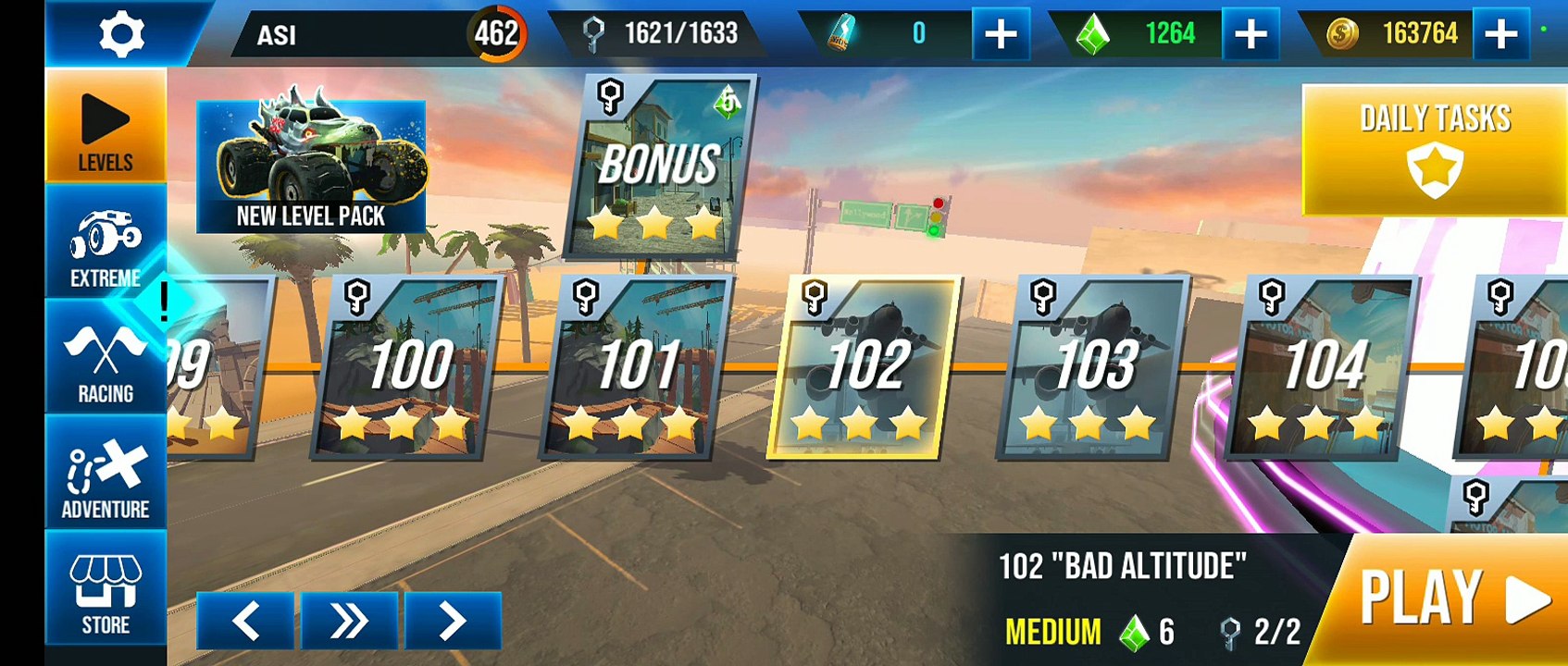
Task: Go to previous level with left arrow
Action: [245, 621]
